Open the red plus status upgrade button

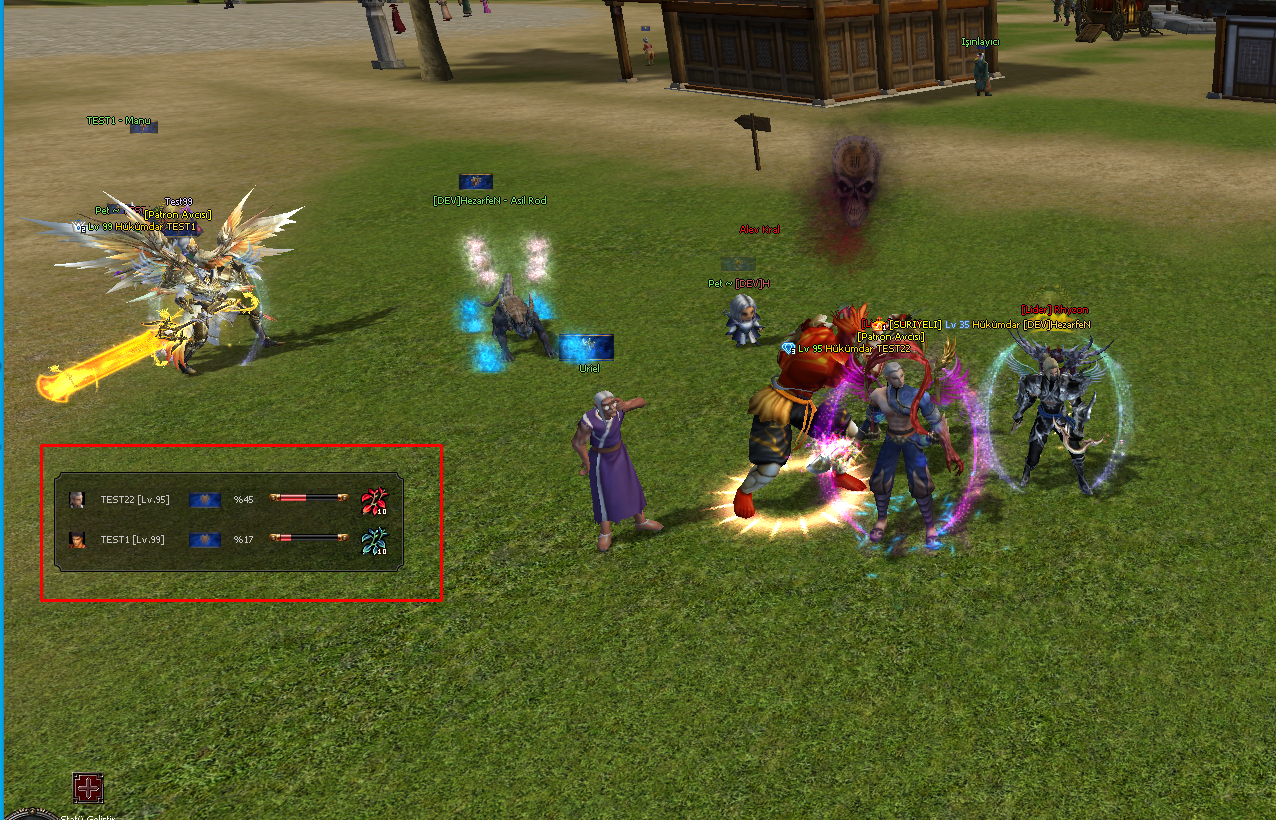(88, 788)
